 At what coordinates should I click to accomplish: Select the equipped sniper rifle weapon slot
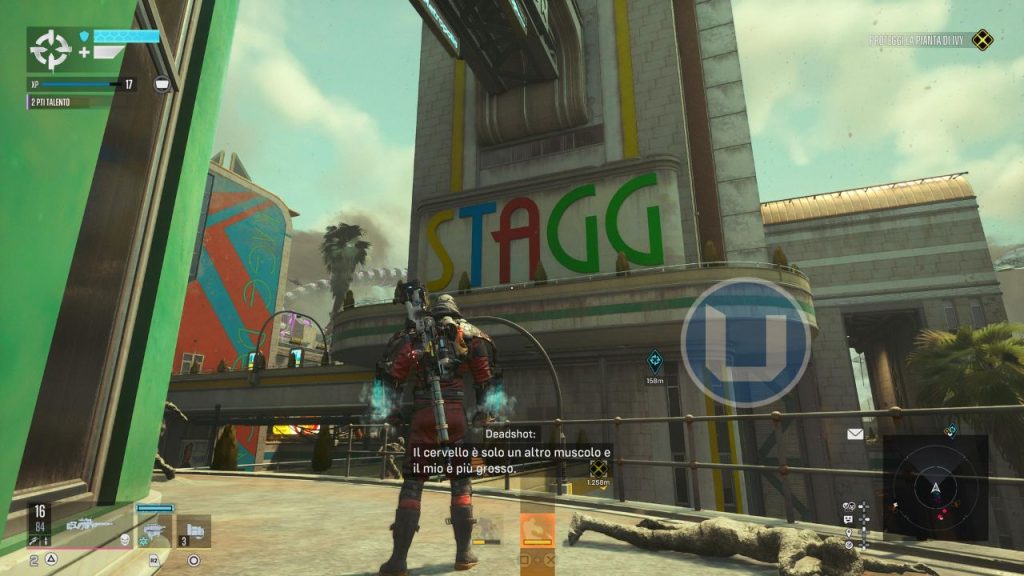point(88,523)
